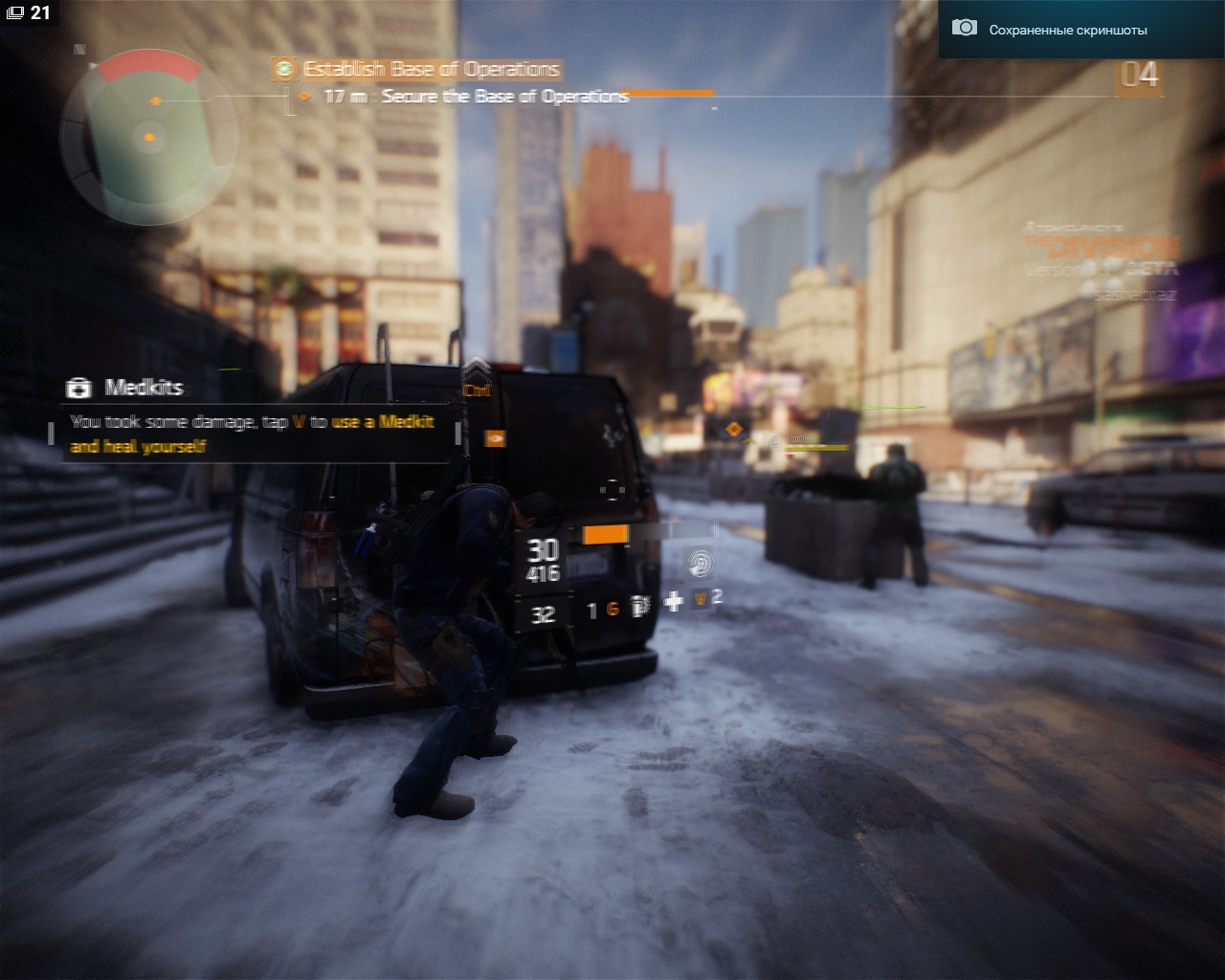Click the orange diamond objective waypoint marker
The width and height of the screenshot is (1225, 980).
[x=733, y=430]
